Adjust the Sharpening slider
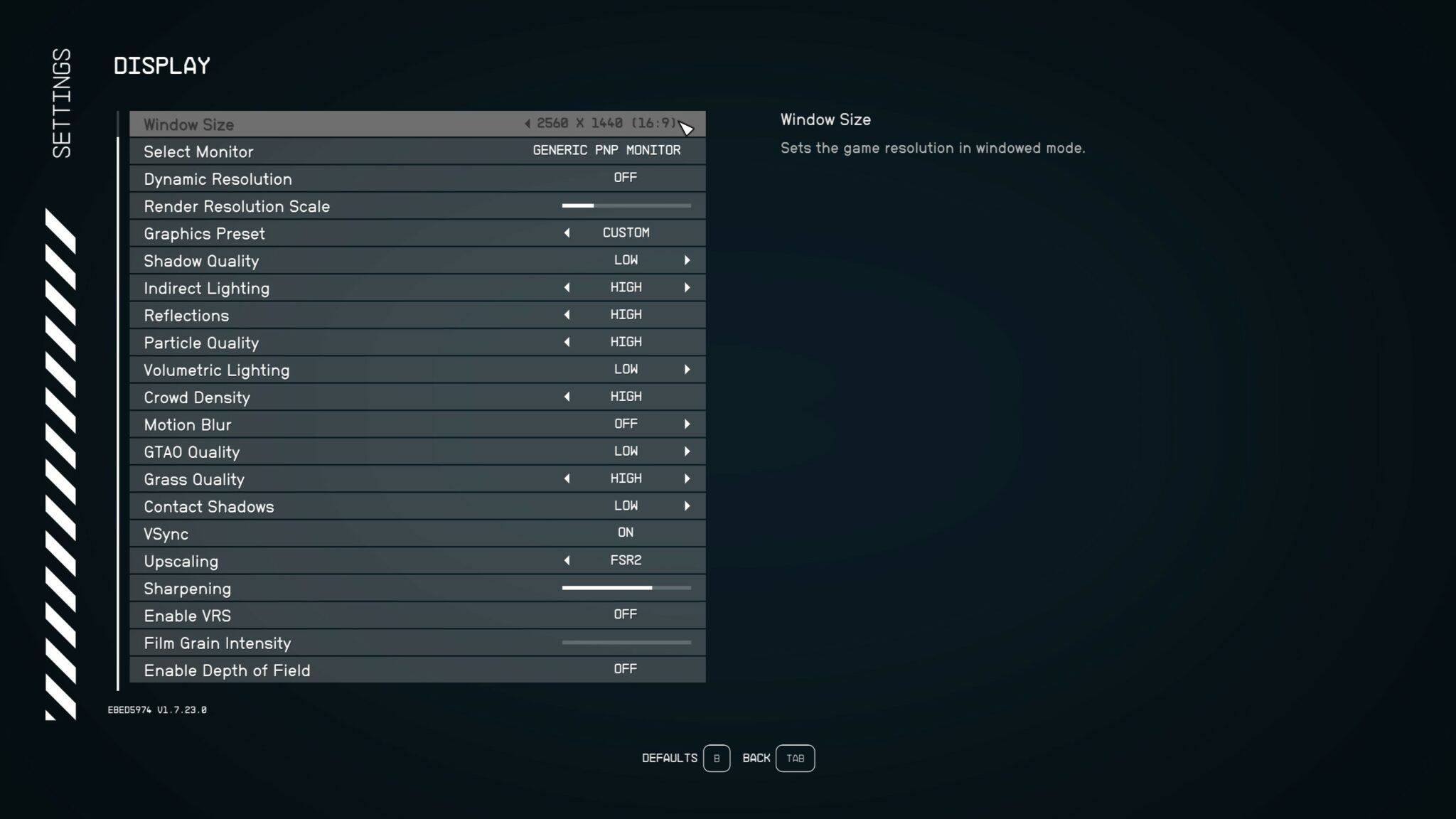This screenshot has width=1456, height=819. pyautogui.click(x=626, y=588)
